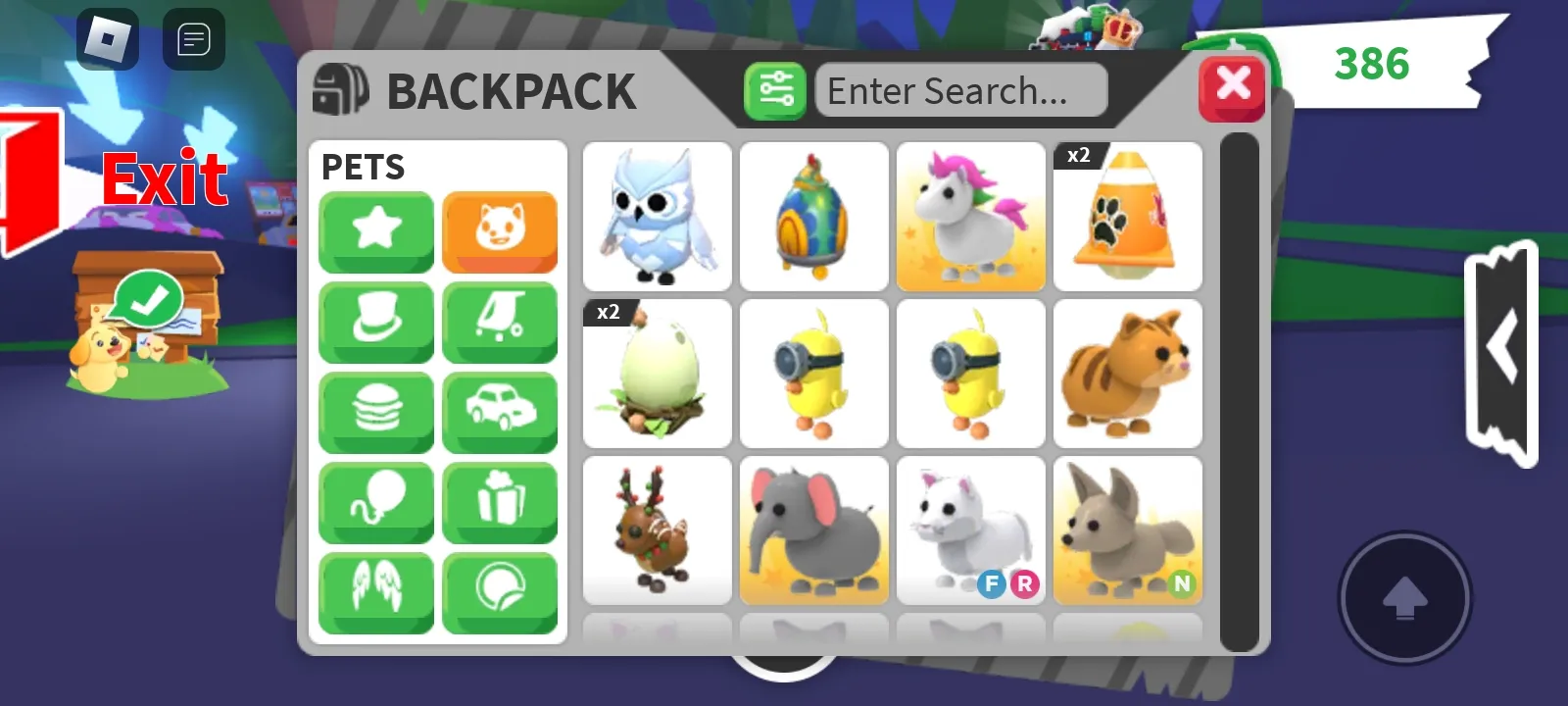Image resolution: width=1568 pixels, height=706 pixels.
Task: Open the balloon toys category
Action: click(x=375, y=503)
